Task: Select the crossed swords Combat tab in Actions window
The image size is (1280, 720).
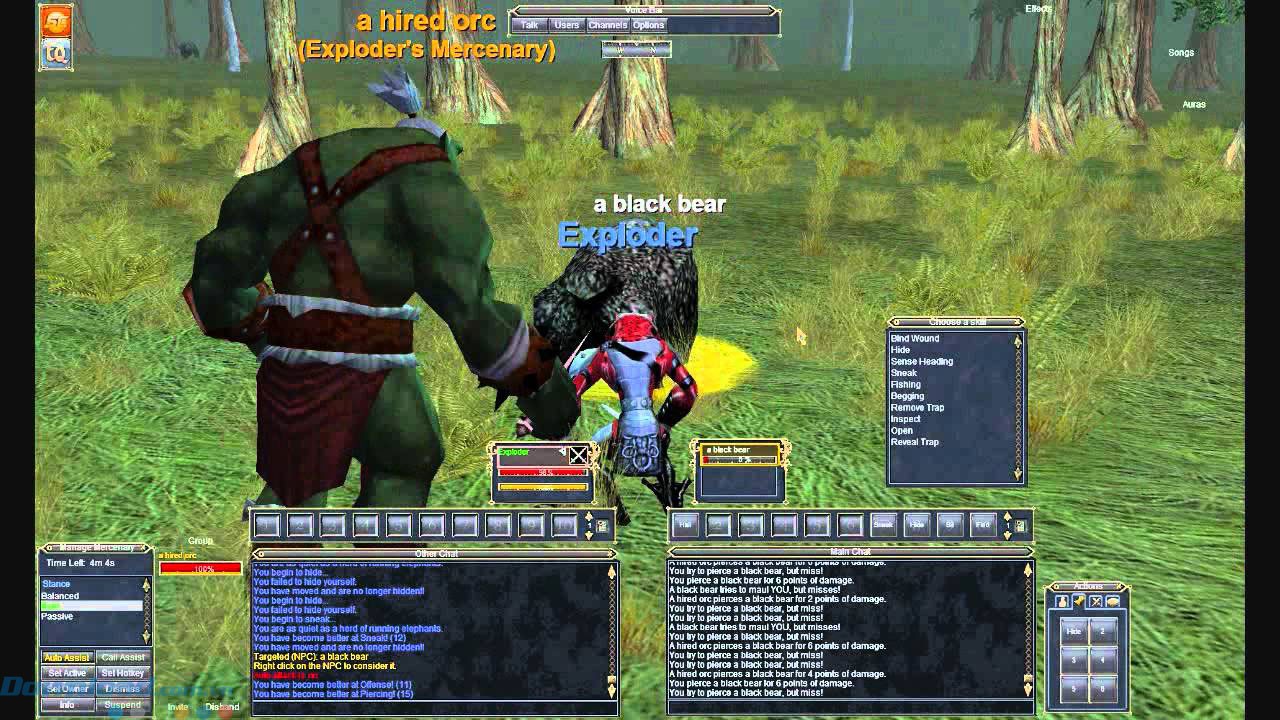Action: (x=1096, y=600)
